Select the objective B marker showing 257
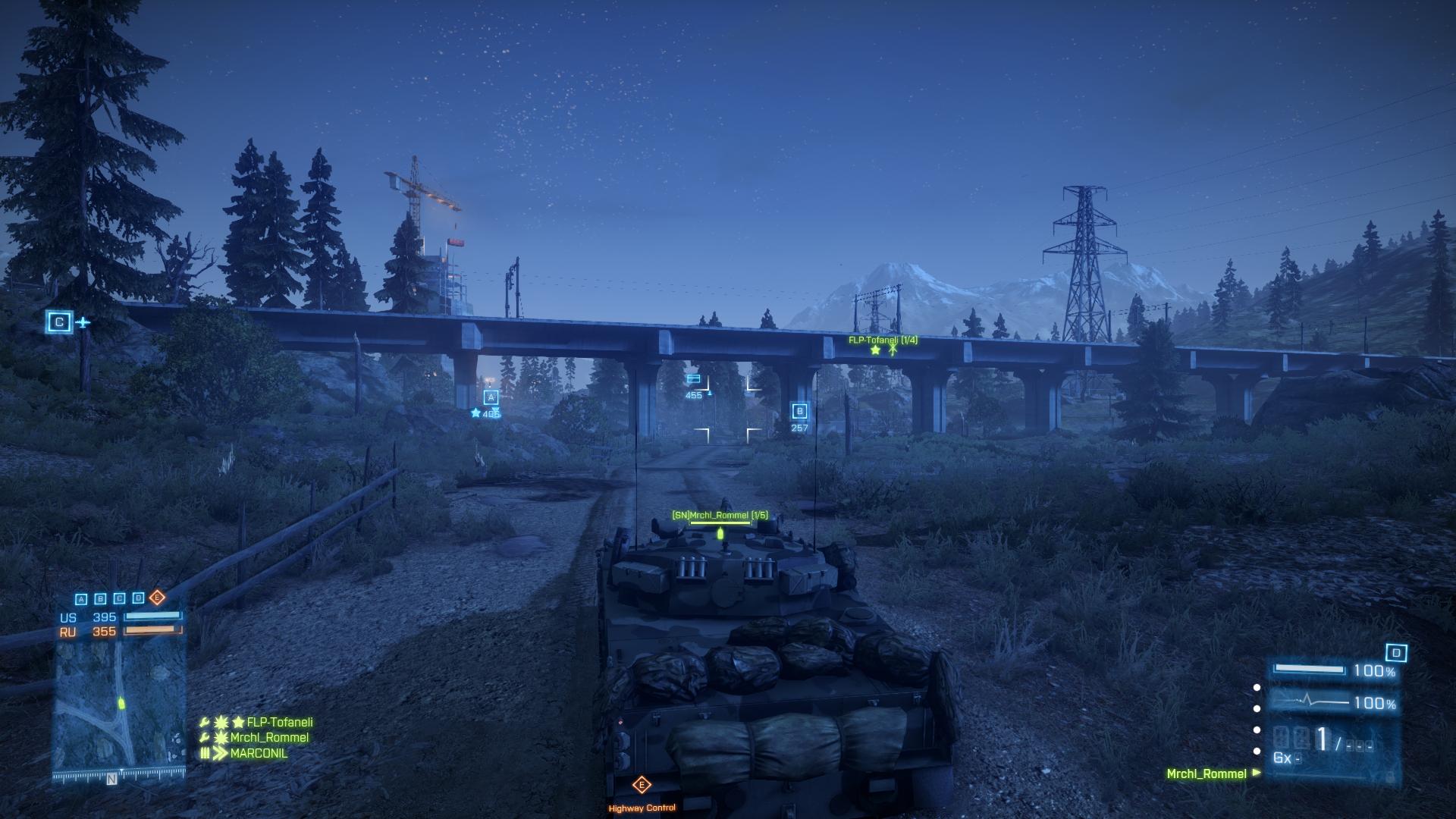Viewport: 1456px width, 819px height. coord(799,412)
